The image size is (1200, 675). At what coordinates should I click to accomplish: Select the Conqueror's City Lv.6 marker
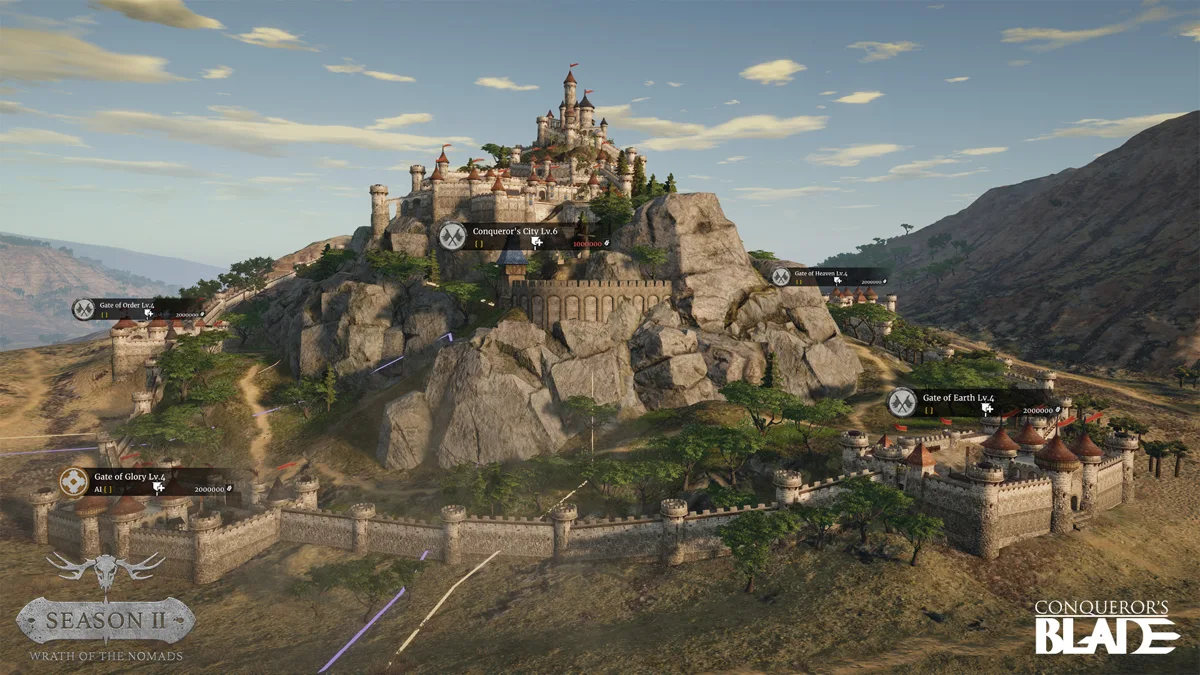pos(452,236)
